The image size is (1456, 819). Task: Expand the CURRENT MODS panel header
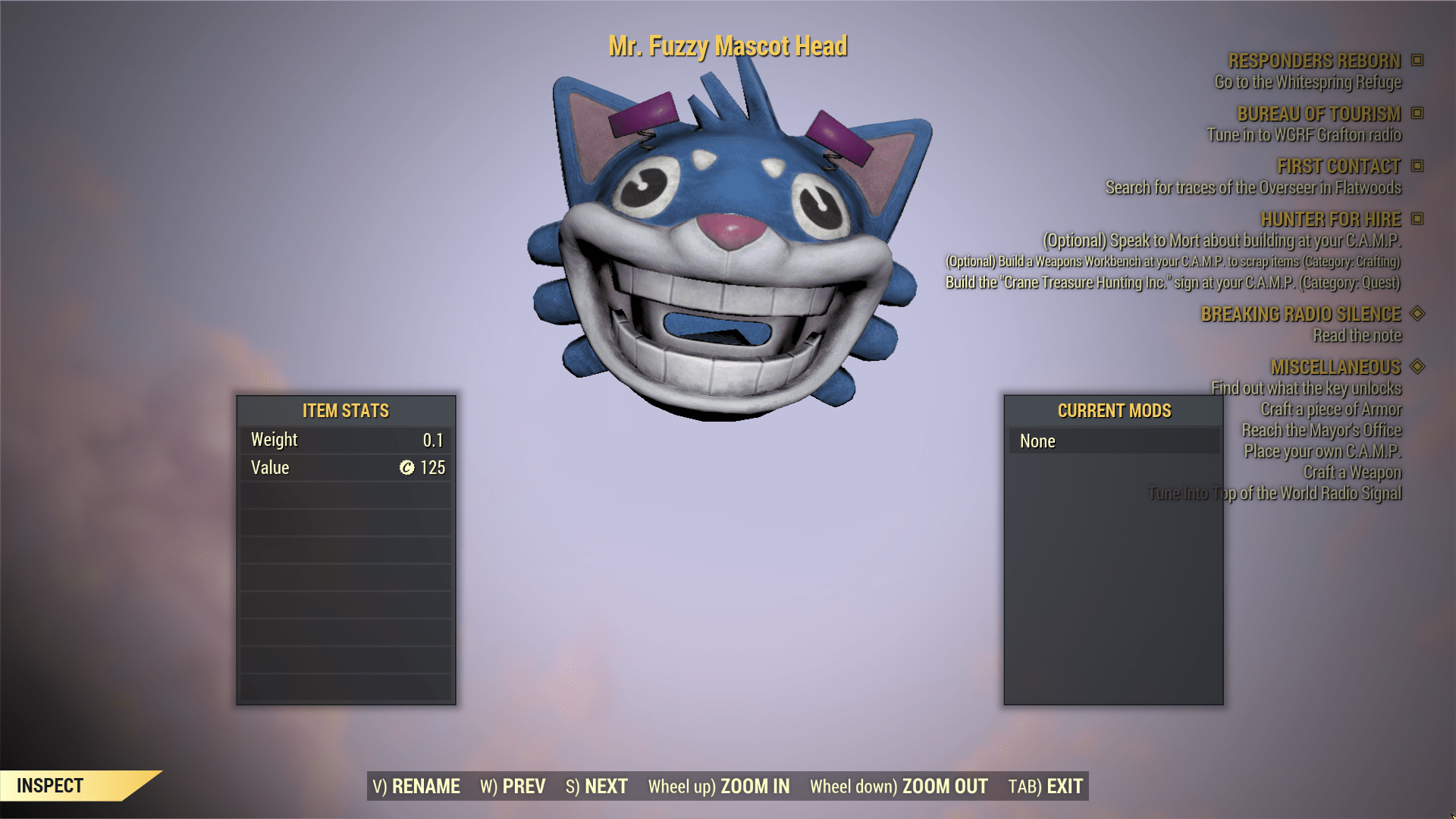tap(1113, 411)
